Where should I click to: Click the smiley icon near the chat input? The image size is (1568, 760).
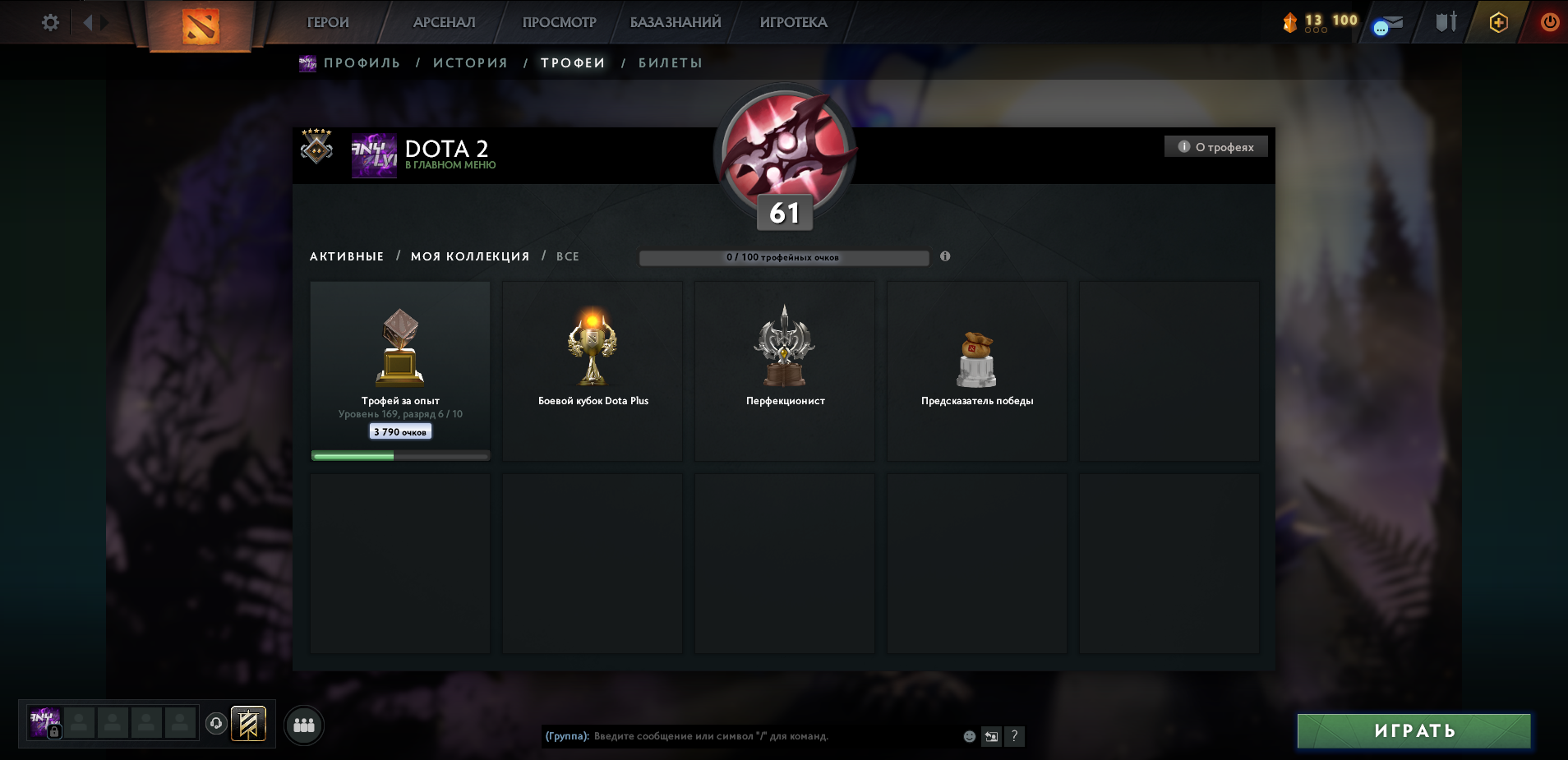pos(968,737)
